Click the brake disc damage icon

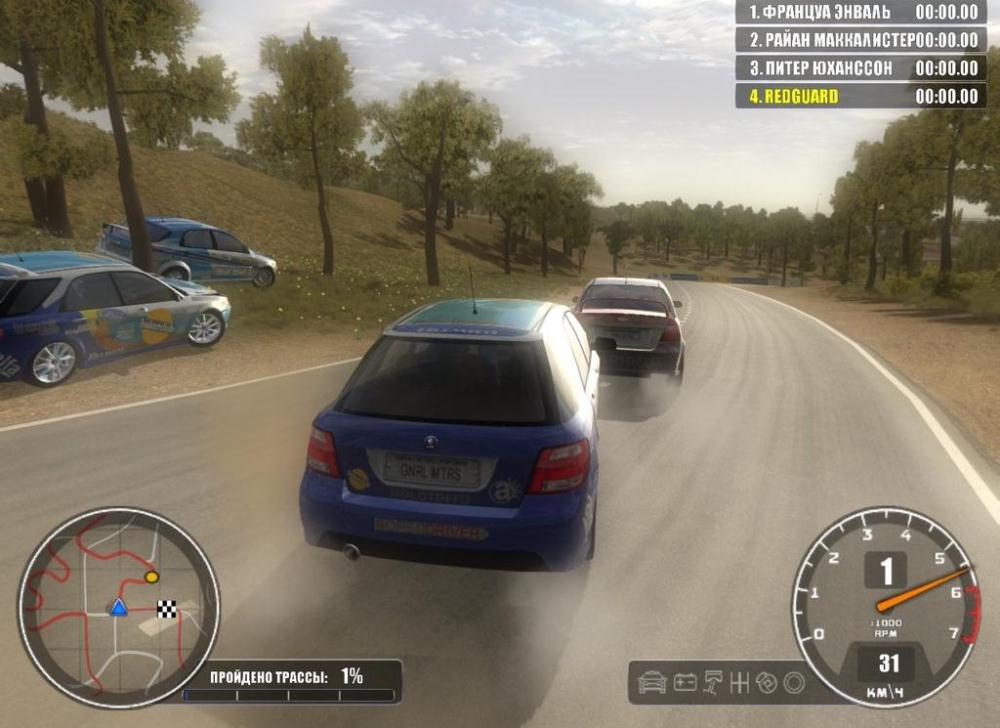click(767, 682)
